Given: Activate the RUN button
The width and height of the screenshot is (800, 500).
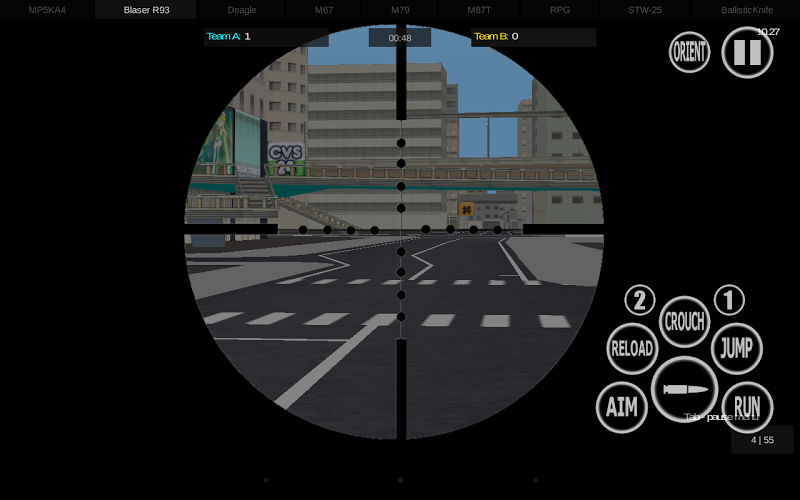Looking at the screenshot, I should pos(747,407).
